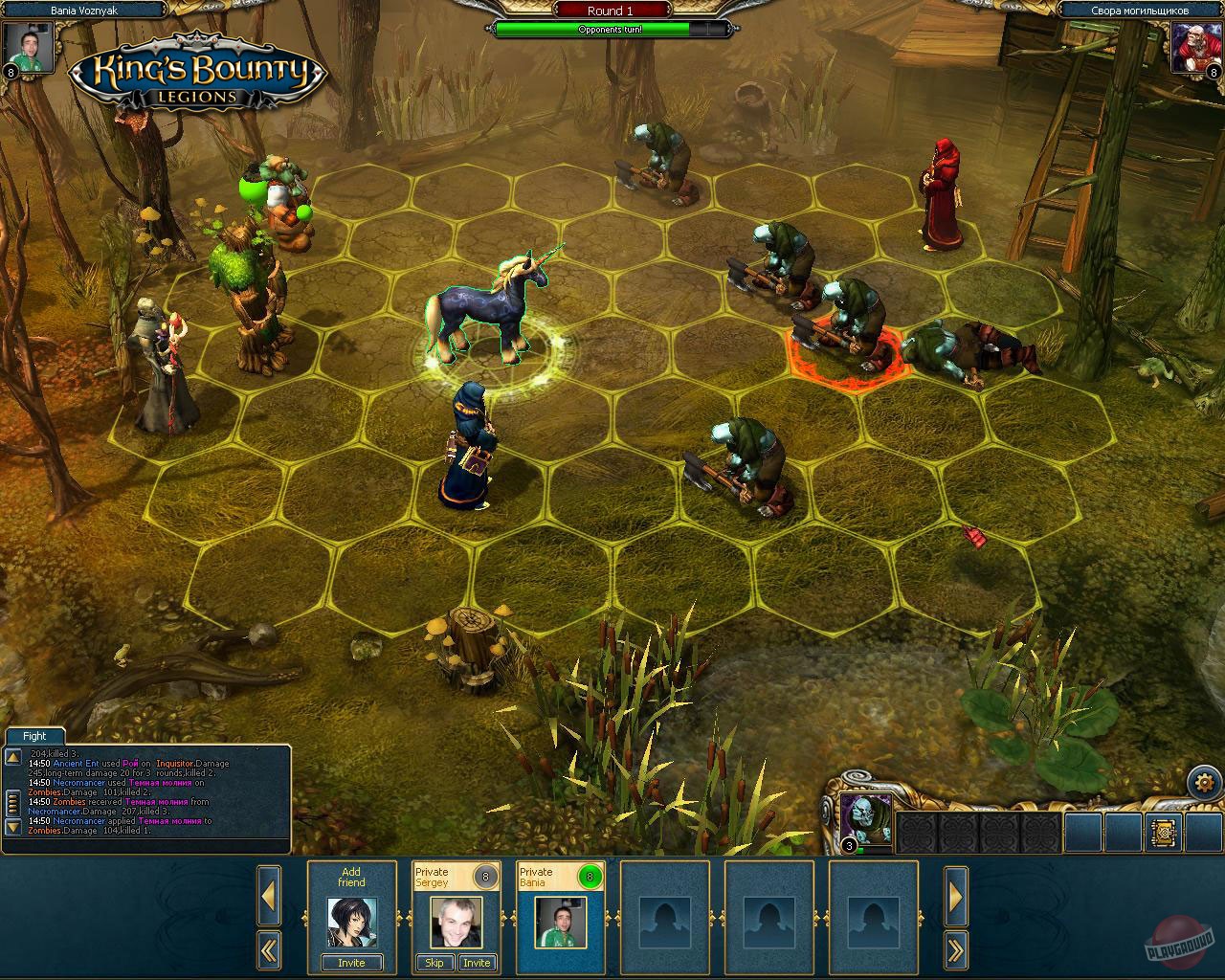Click the enemy hero portrait top right

(1195, 46)
